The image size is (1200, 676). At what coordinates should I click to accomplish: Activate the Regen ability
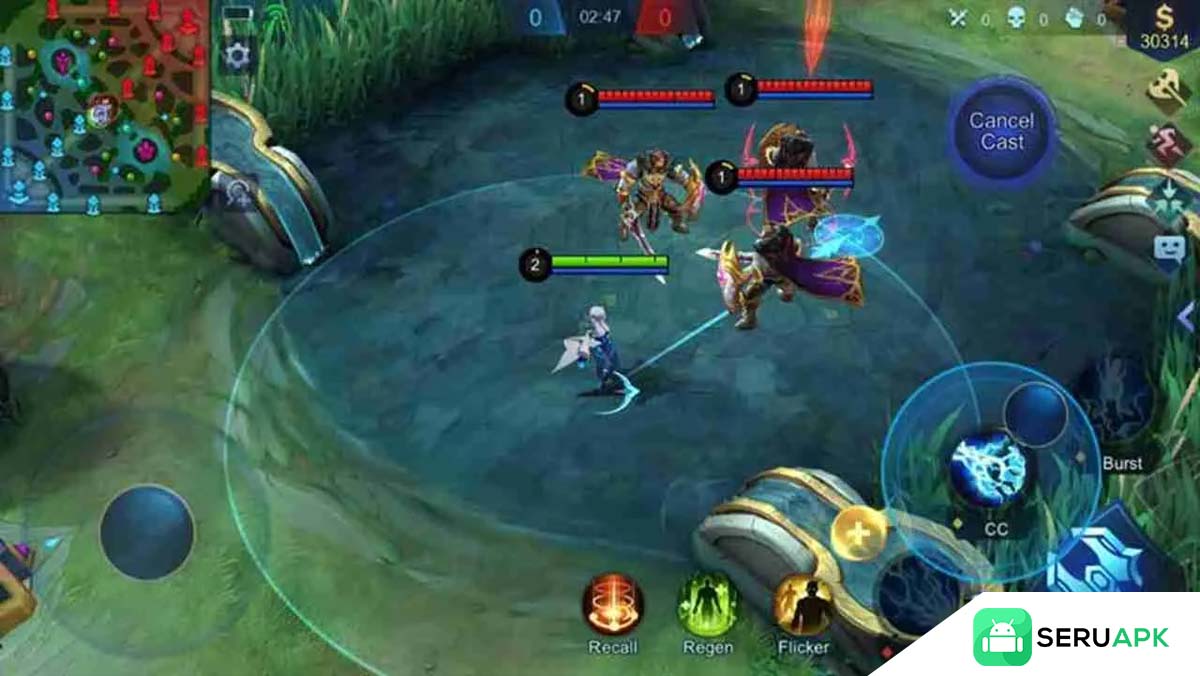coord(708,606)
